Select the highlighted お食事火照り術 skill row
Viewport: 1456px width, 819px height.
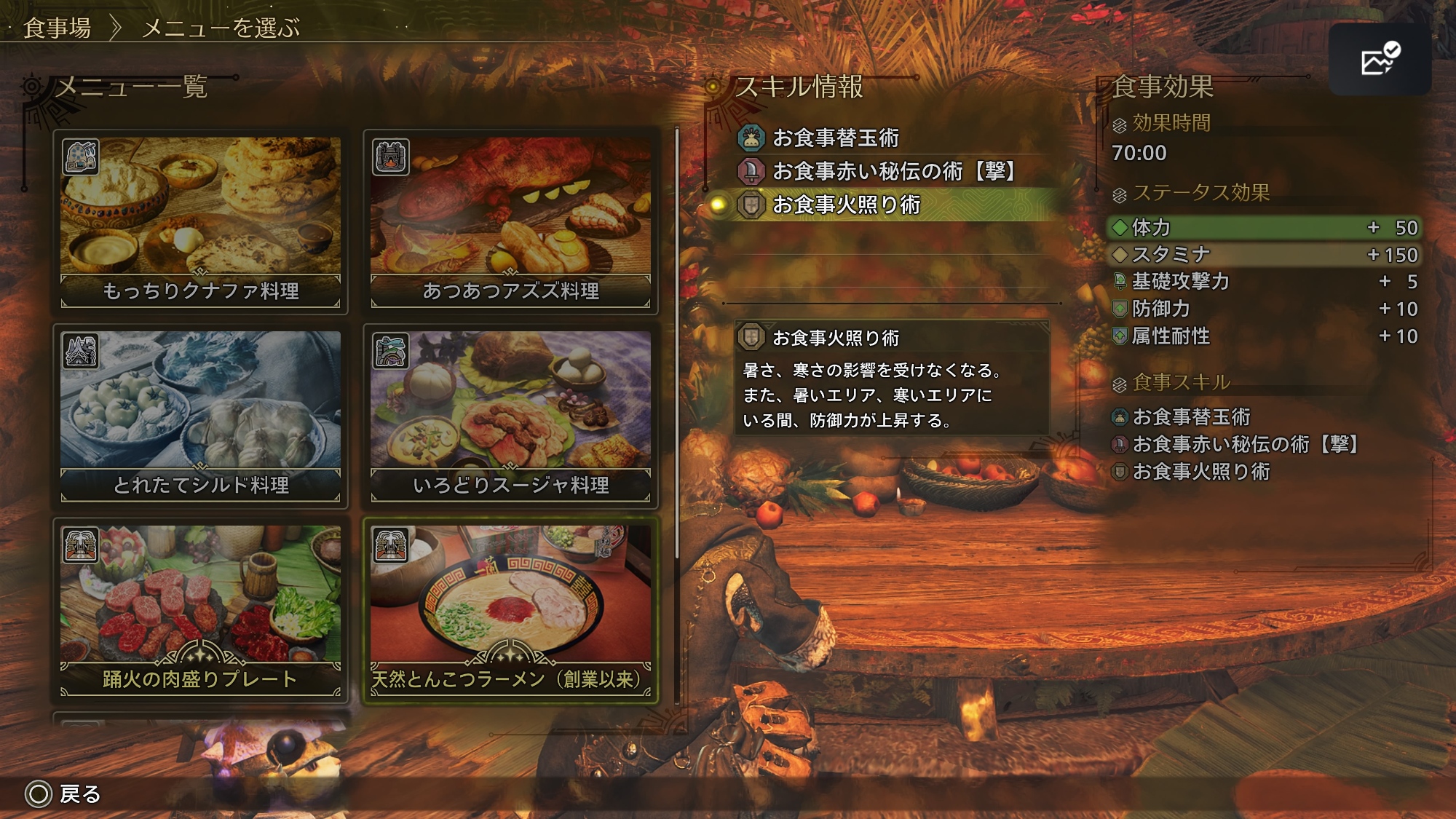(x=846, y=205)
